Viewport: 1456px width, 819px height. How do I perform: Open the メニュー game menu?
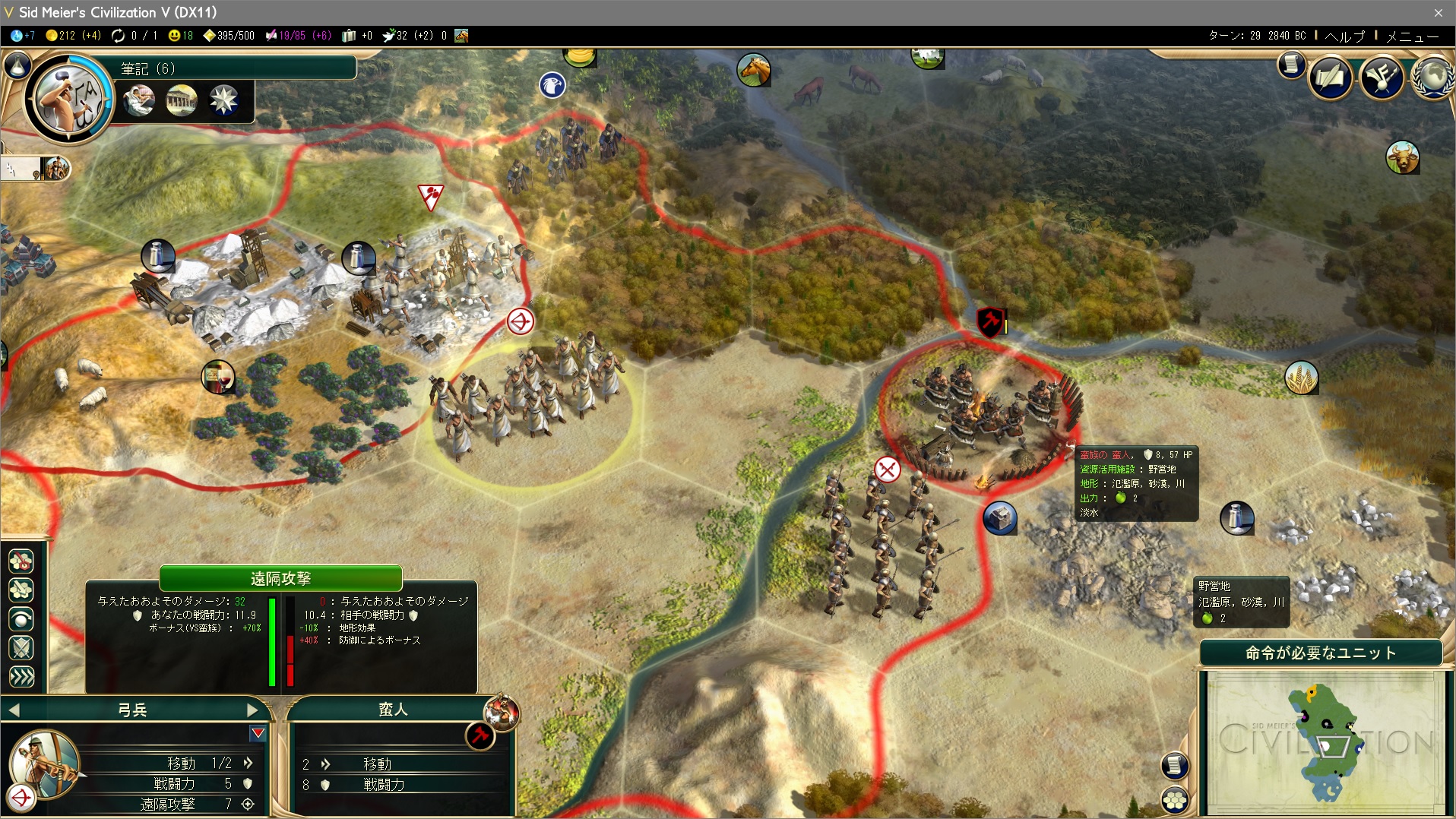pos(1413,36)
